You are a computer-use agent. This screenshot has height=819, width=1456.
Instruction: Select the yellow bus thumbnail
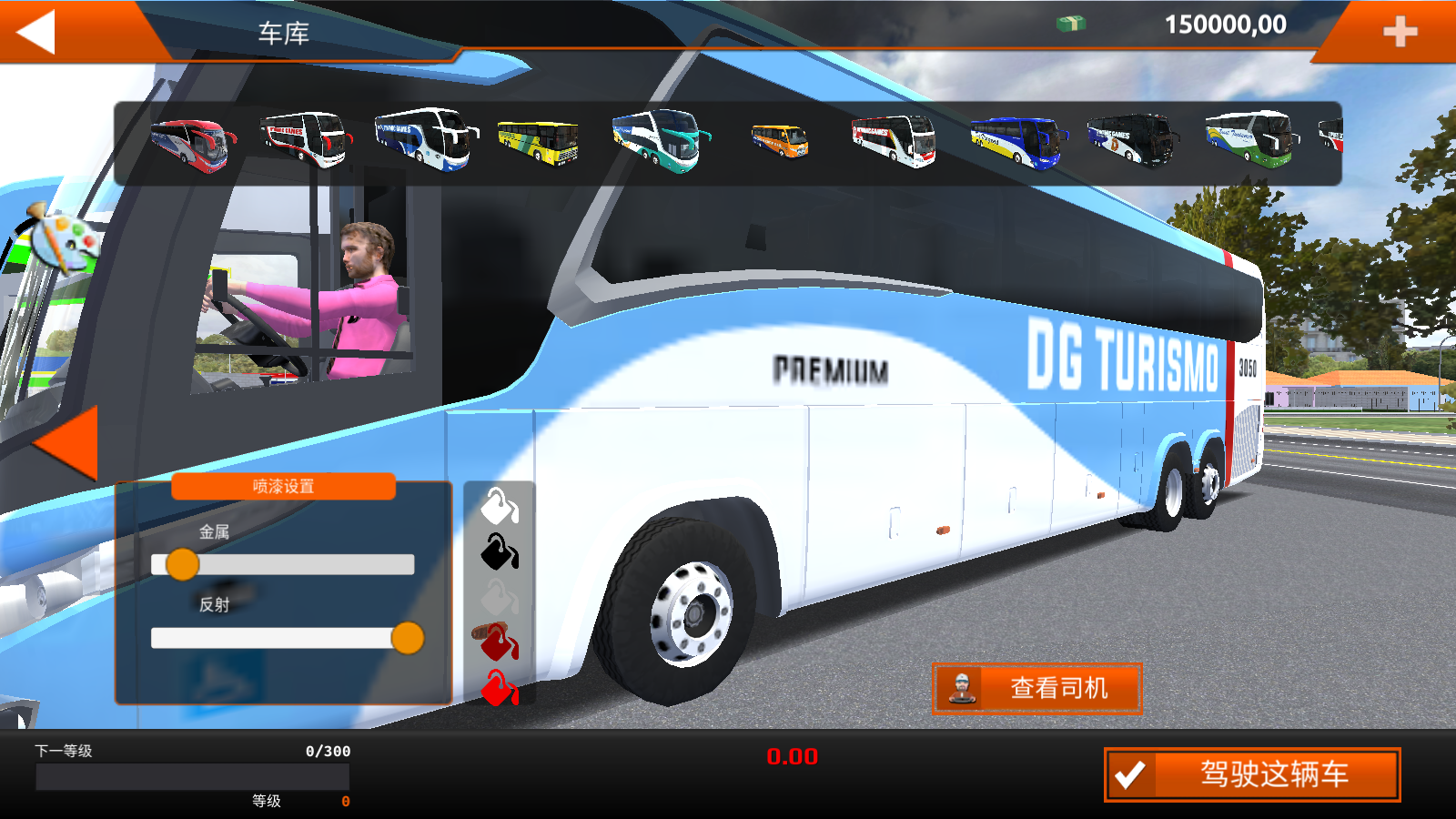[538, 143]
